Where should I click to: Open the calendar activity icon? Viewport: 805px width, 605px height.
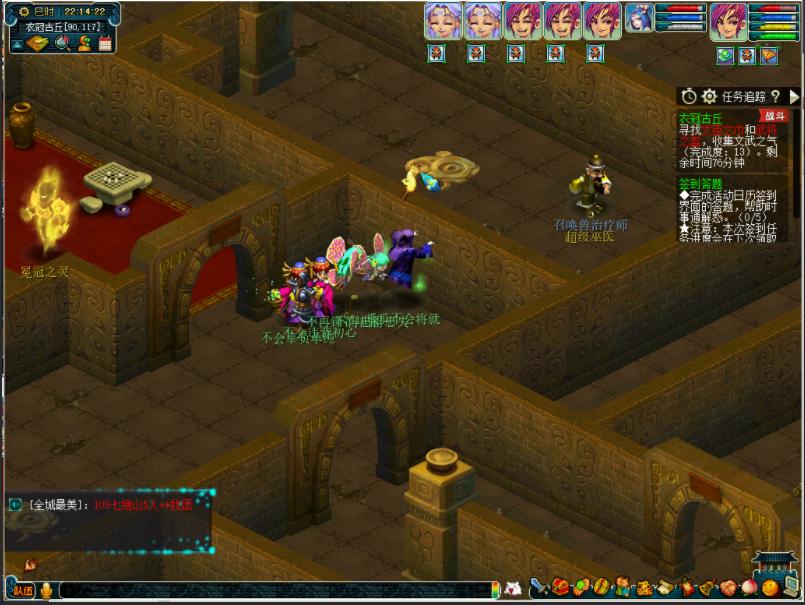[x=104, y=43]
